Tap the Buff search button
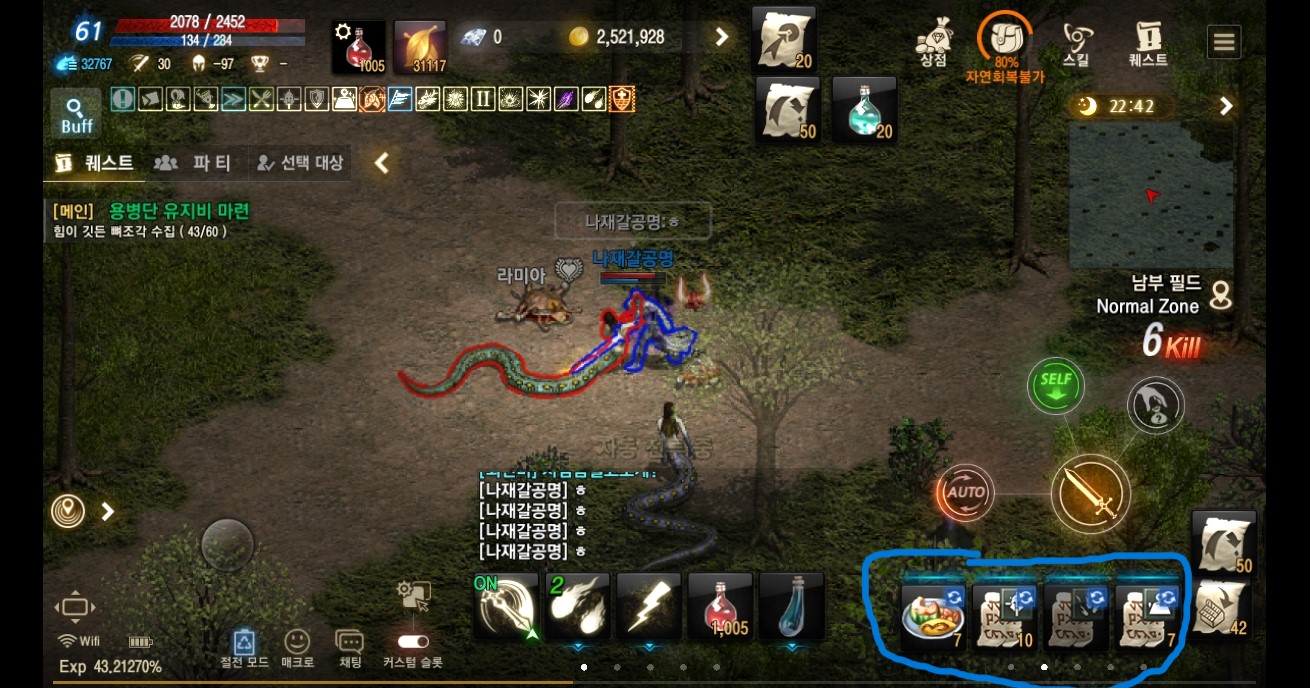 click(x=76, y=114)
